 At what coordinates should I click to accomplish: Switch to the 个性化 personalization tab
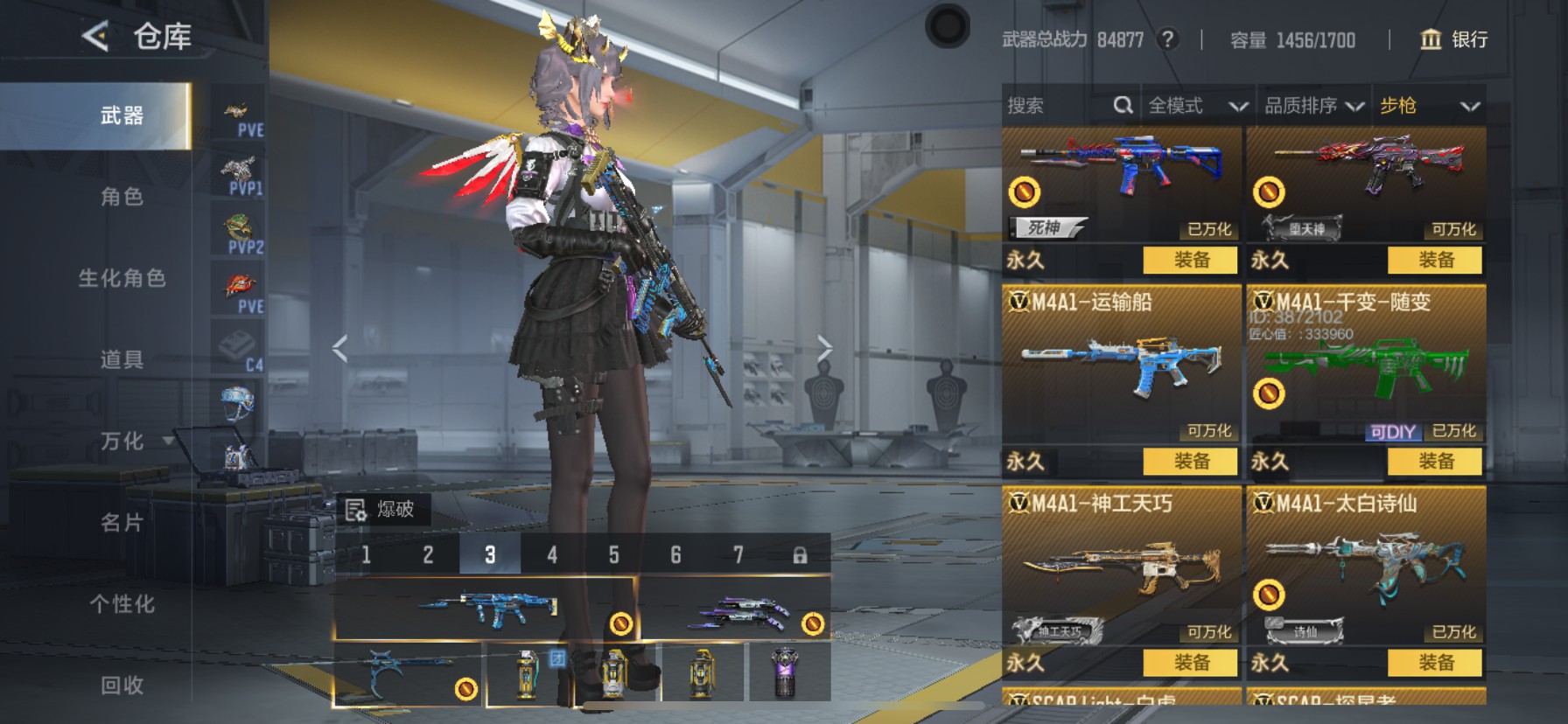[x=122, y=604]
